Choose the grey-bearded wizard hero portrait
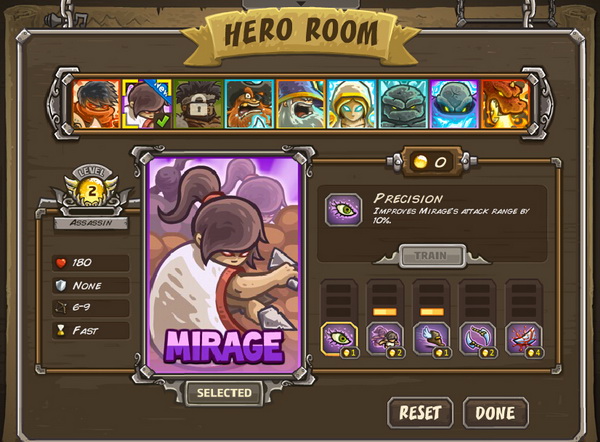600x442 pixels. coord(301,104)
